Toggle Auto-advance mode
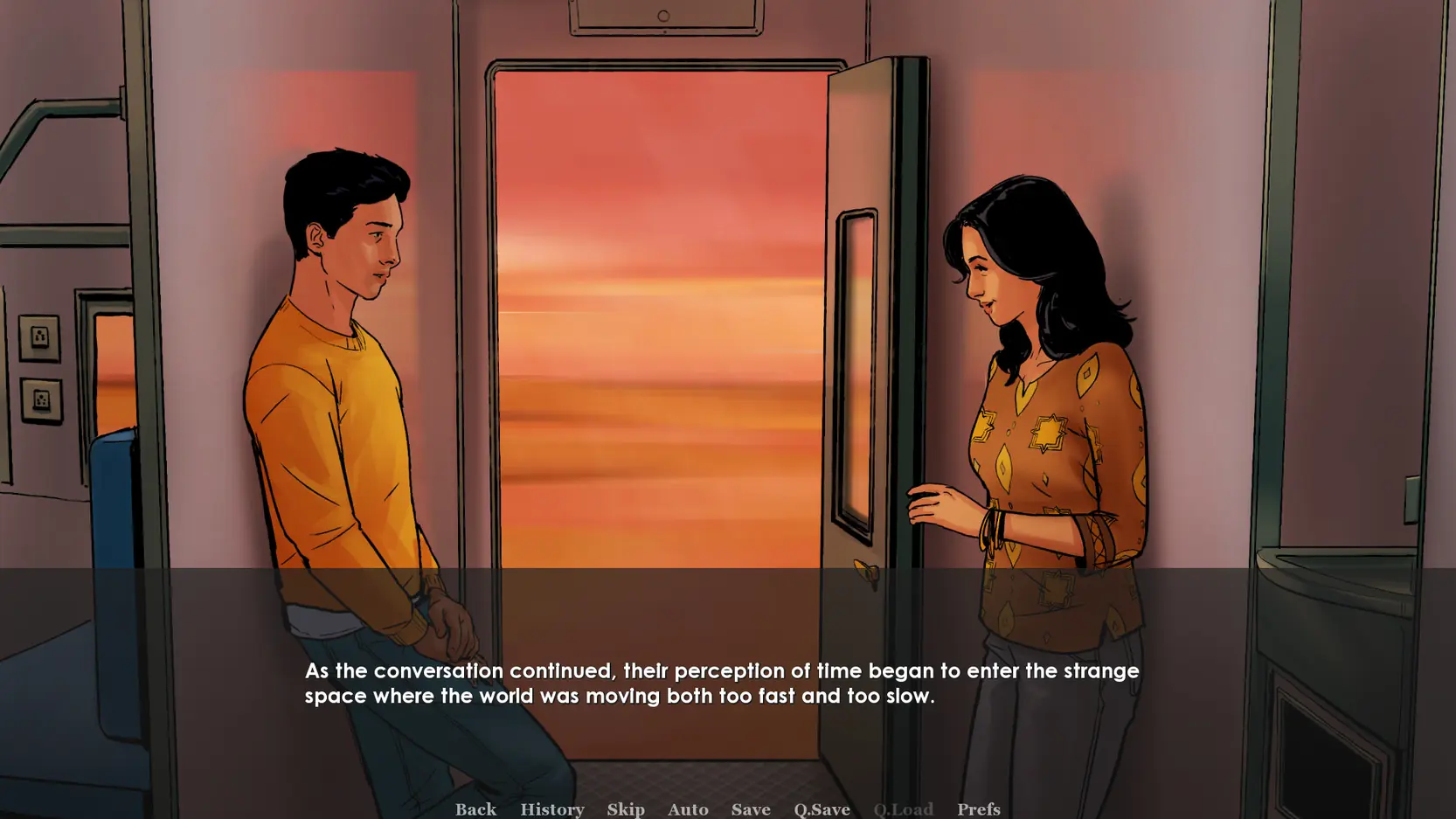Viewport: 1456px width, 819px height. coord(688,809)
